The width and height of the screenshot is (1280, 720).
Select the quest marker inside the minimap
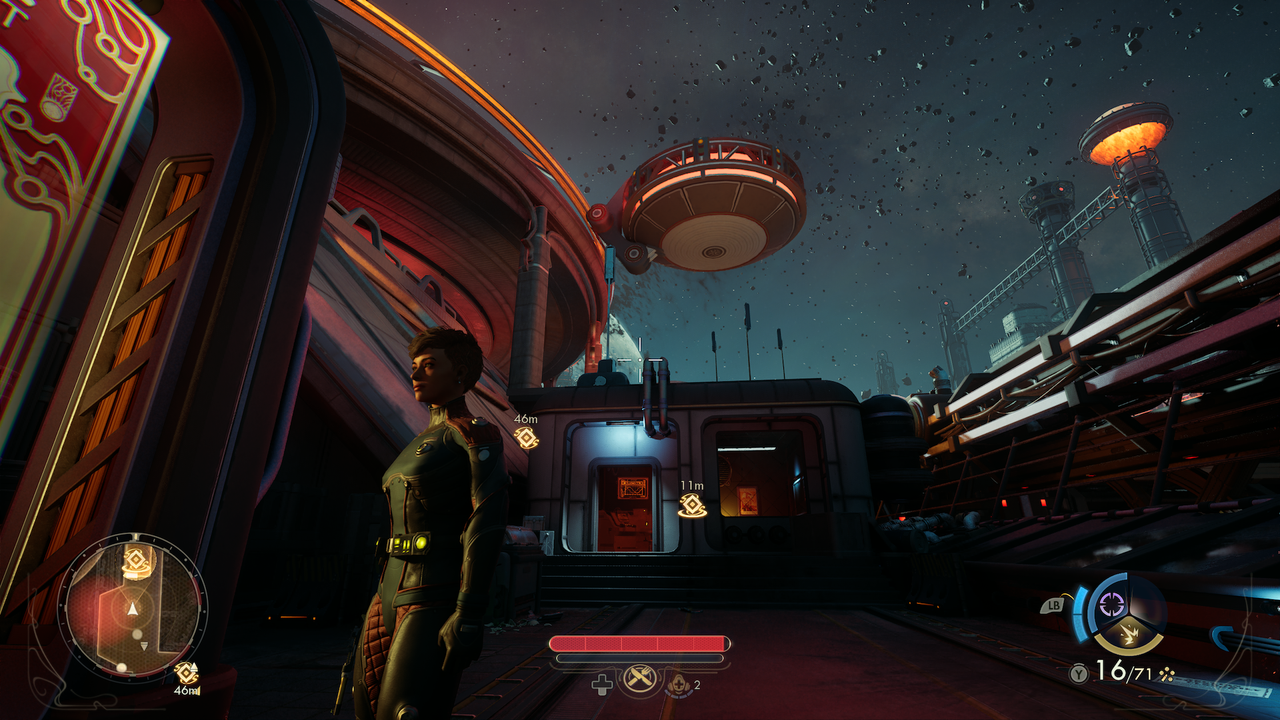tap(135, 561)
